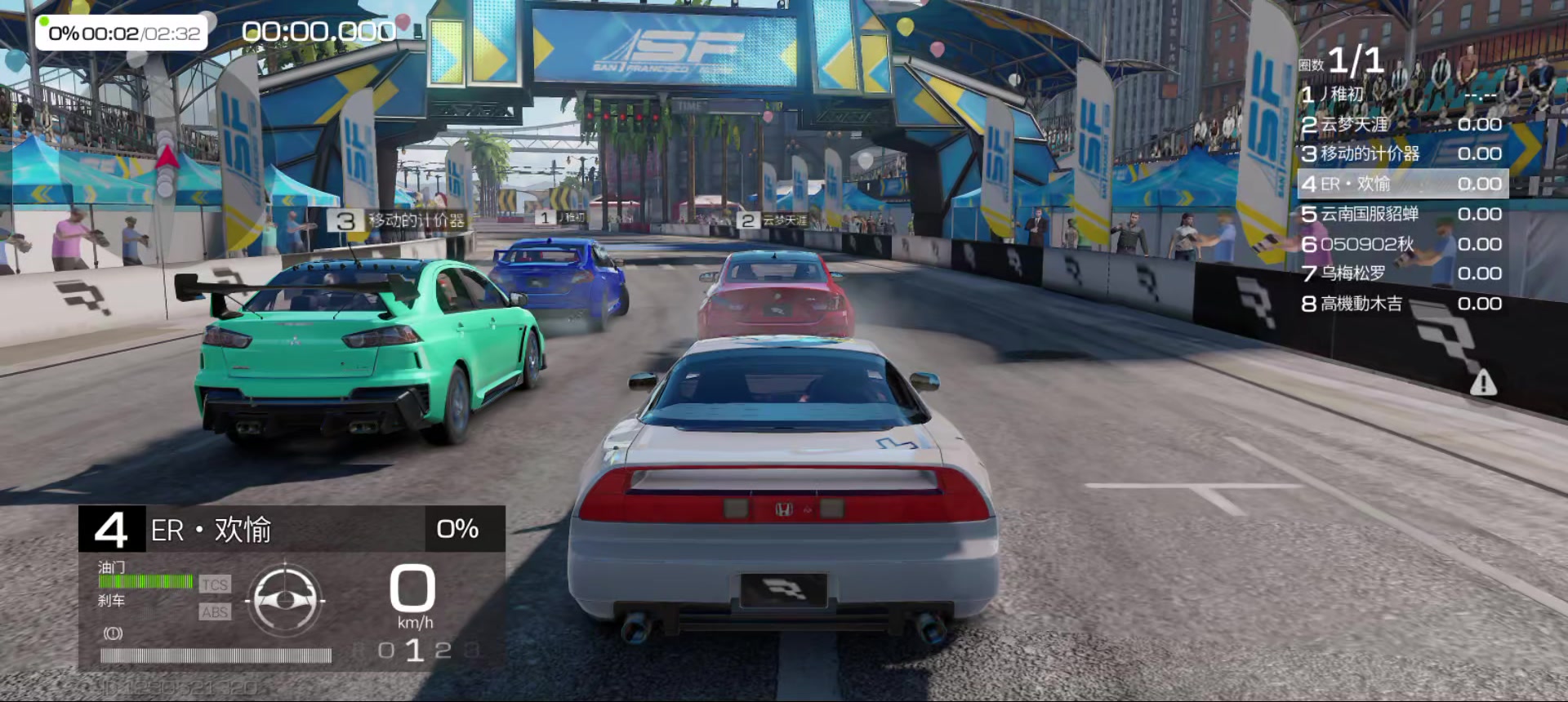1568x702 pixels.
Task: Click the replay progress time pill
Action: (x=122, y=33)
